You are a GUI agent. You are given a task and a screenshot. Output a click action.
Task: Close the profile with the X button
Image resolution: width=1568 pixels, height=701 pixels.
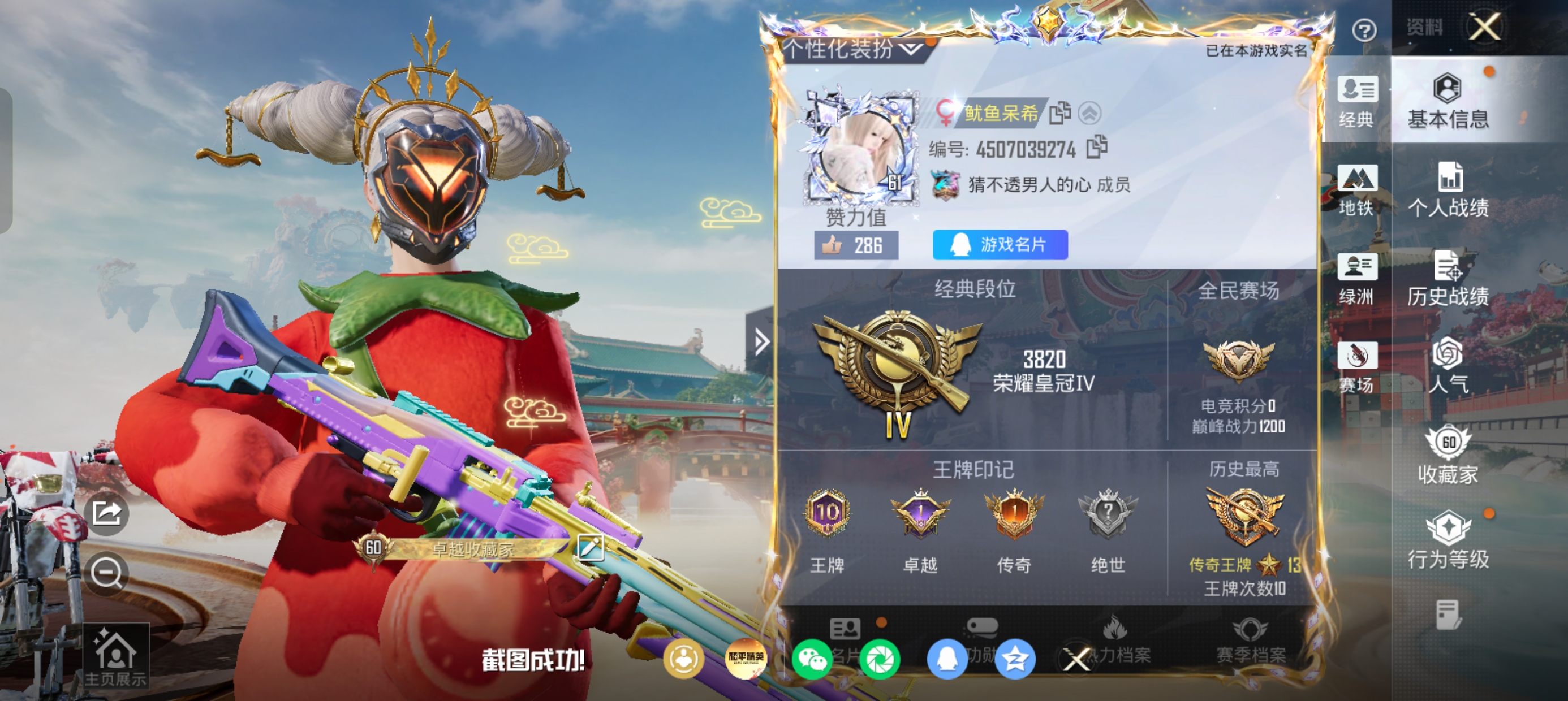(1485, 27)
